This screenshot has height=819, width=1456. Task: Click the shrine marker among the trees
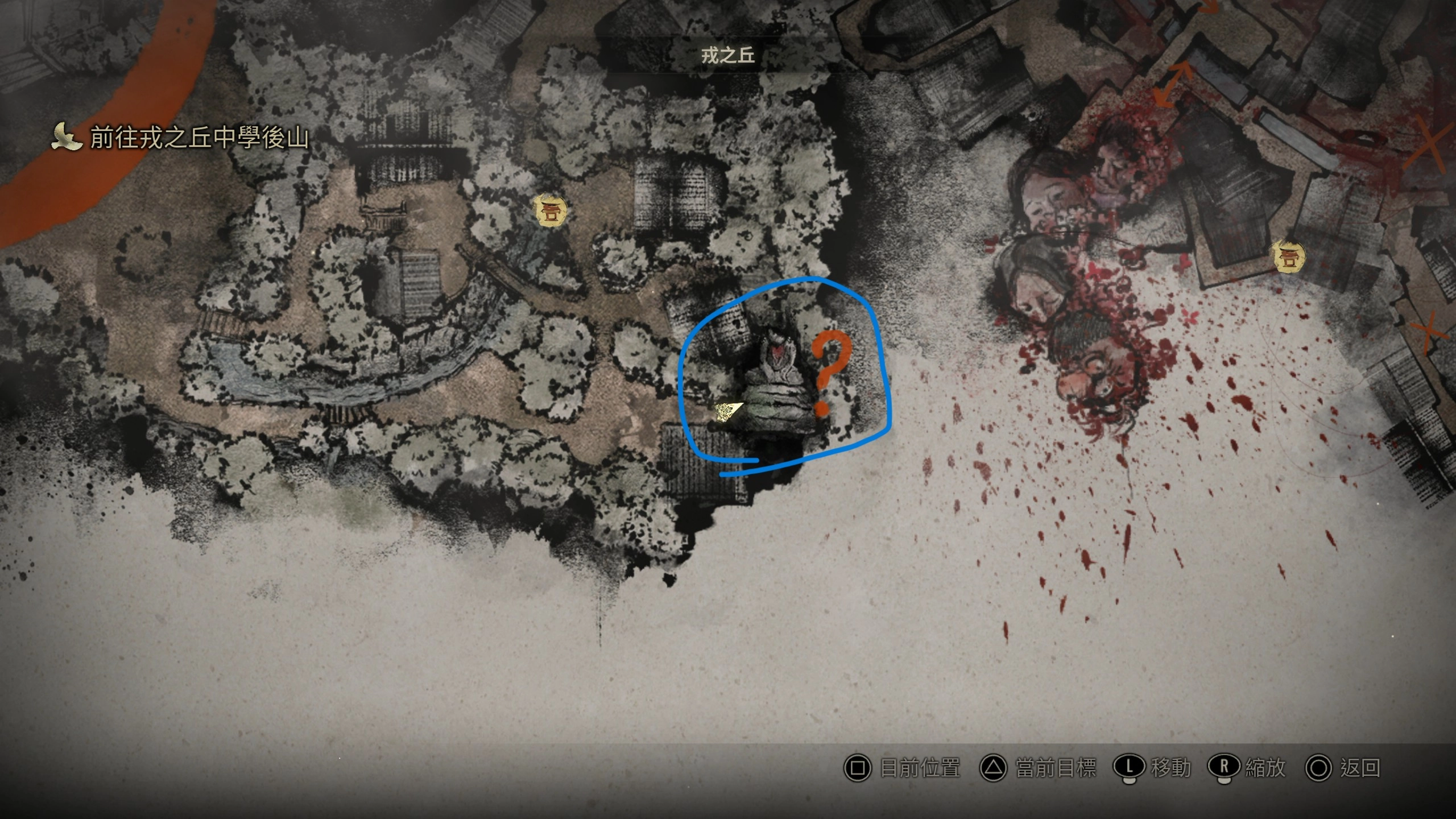(x=551, y=212)
